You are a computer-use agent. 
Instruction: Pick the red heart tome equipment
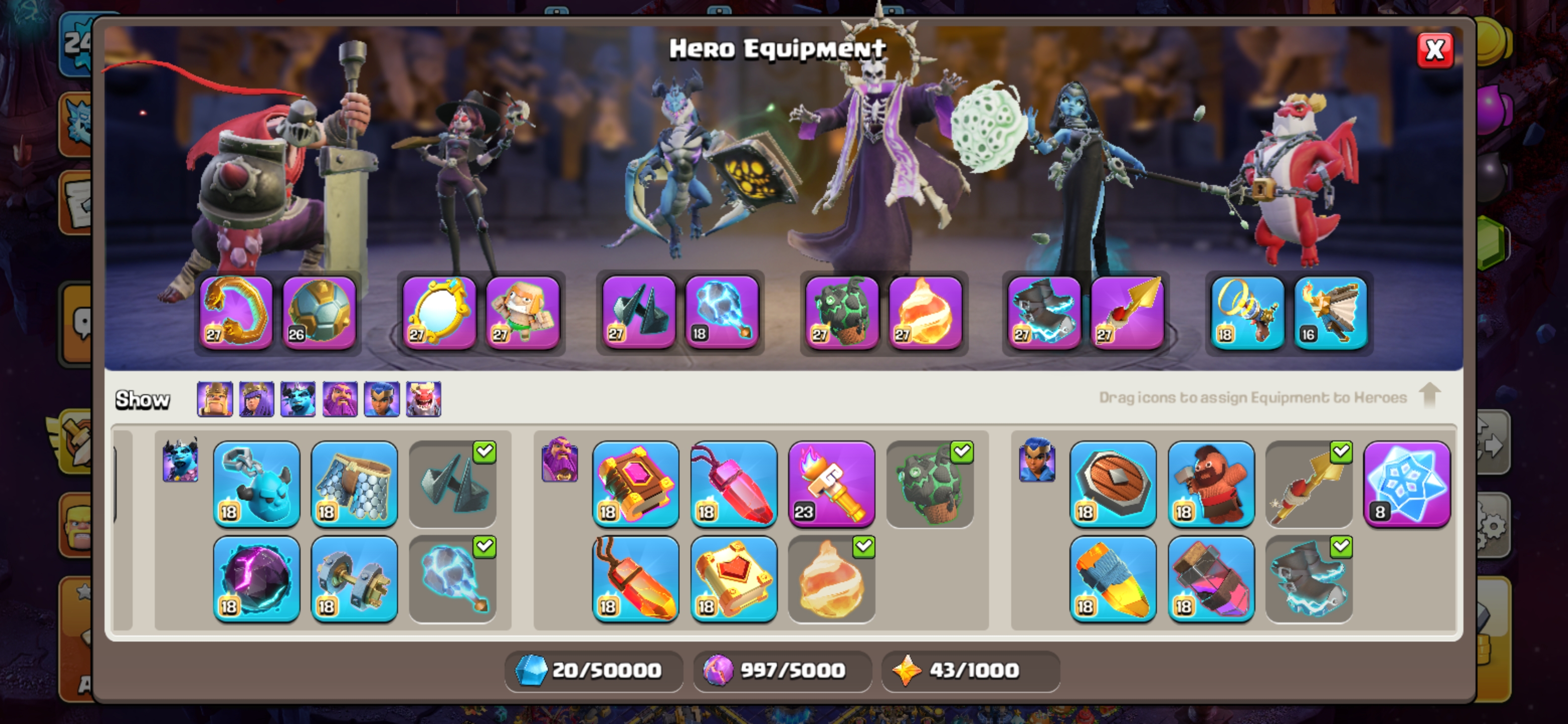coord(733,579)
